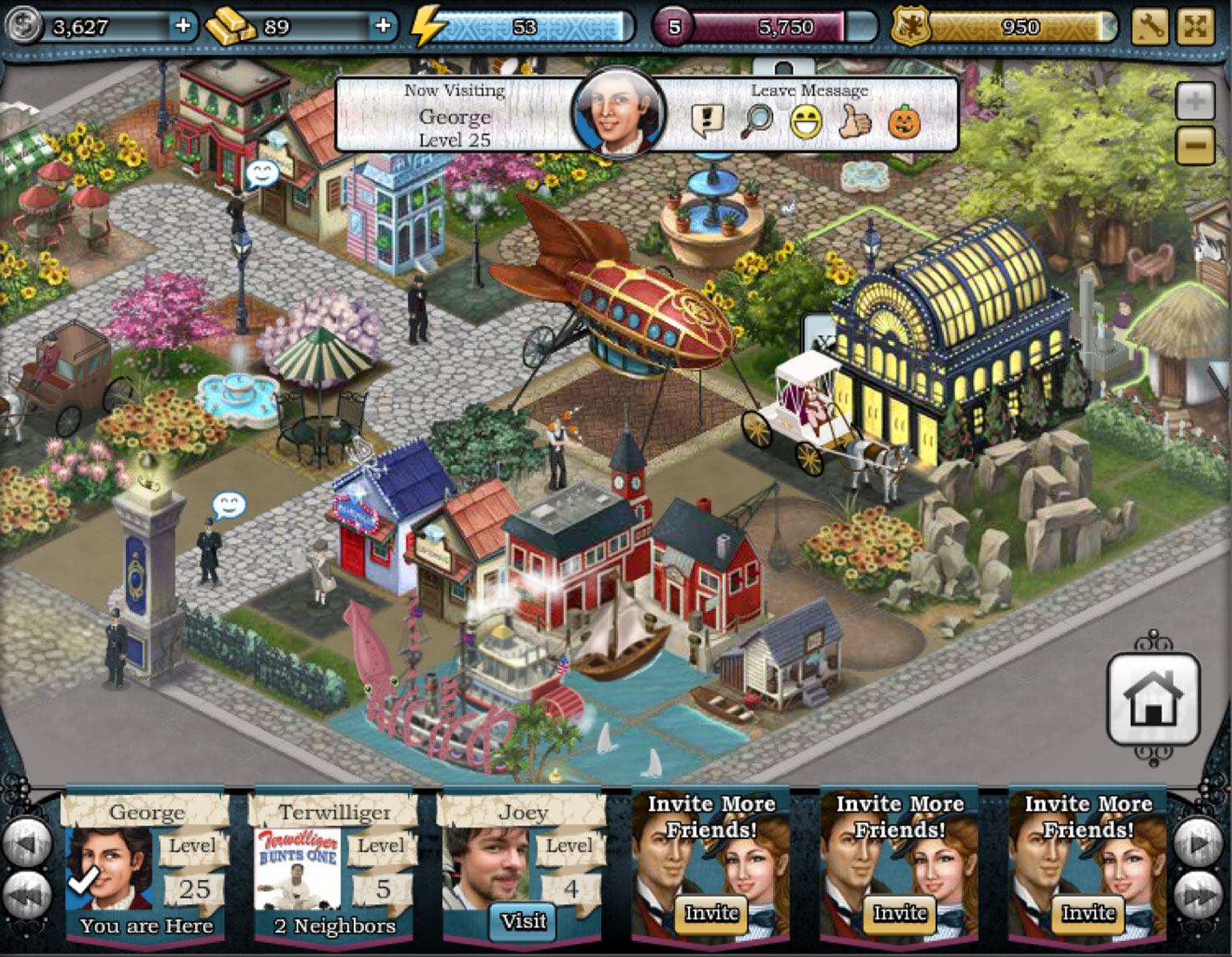The image size is (1232, 957).
Task: Visit Joey's city
Action: (x=523, y=921)
